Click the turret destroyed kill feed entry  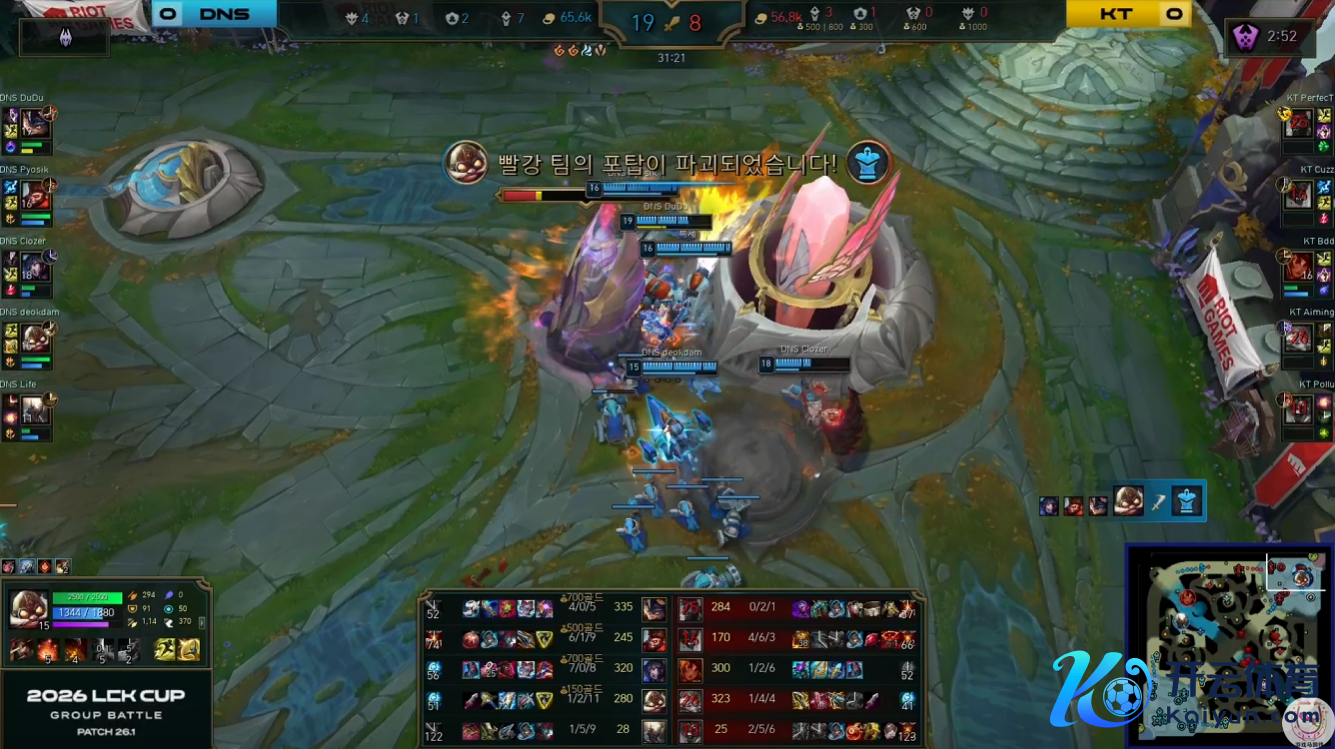tap(1122, 501)
